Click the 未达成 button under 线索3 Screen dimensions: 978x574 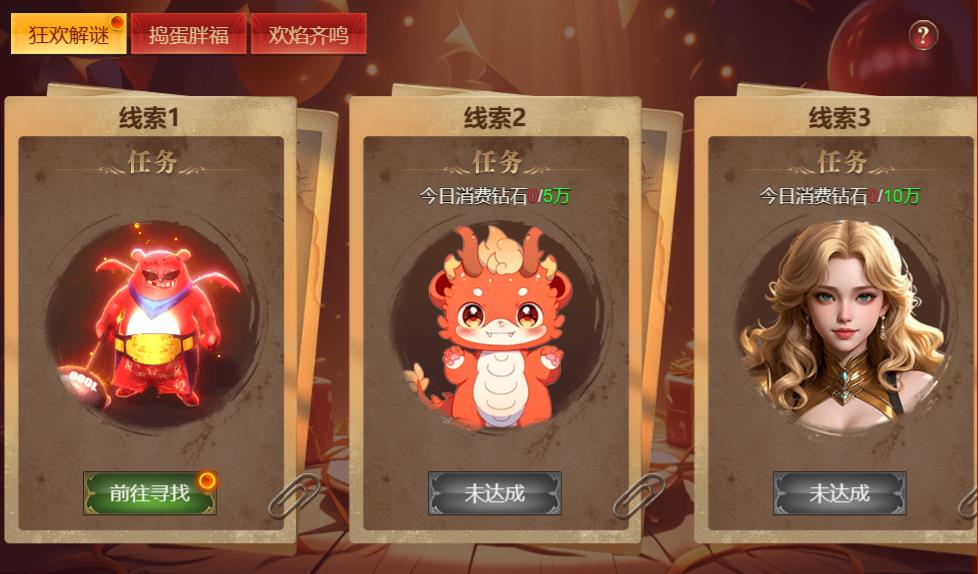839,493
